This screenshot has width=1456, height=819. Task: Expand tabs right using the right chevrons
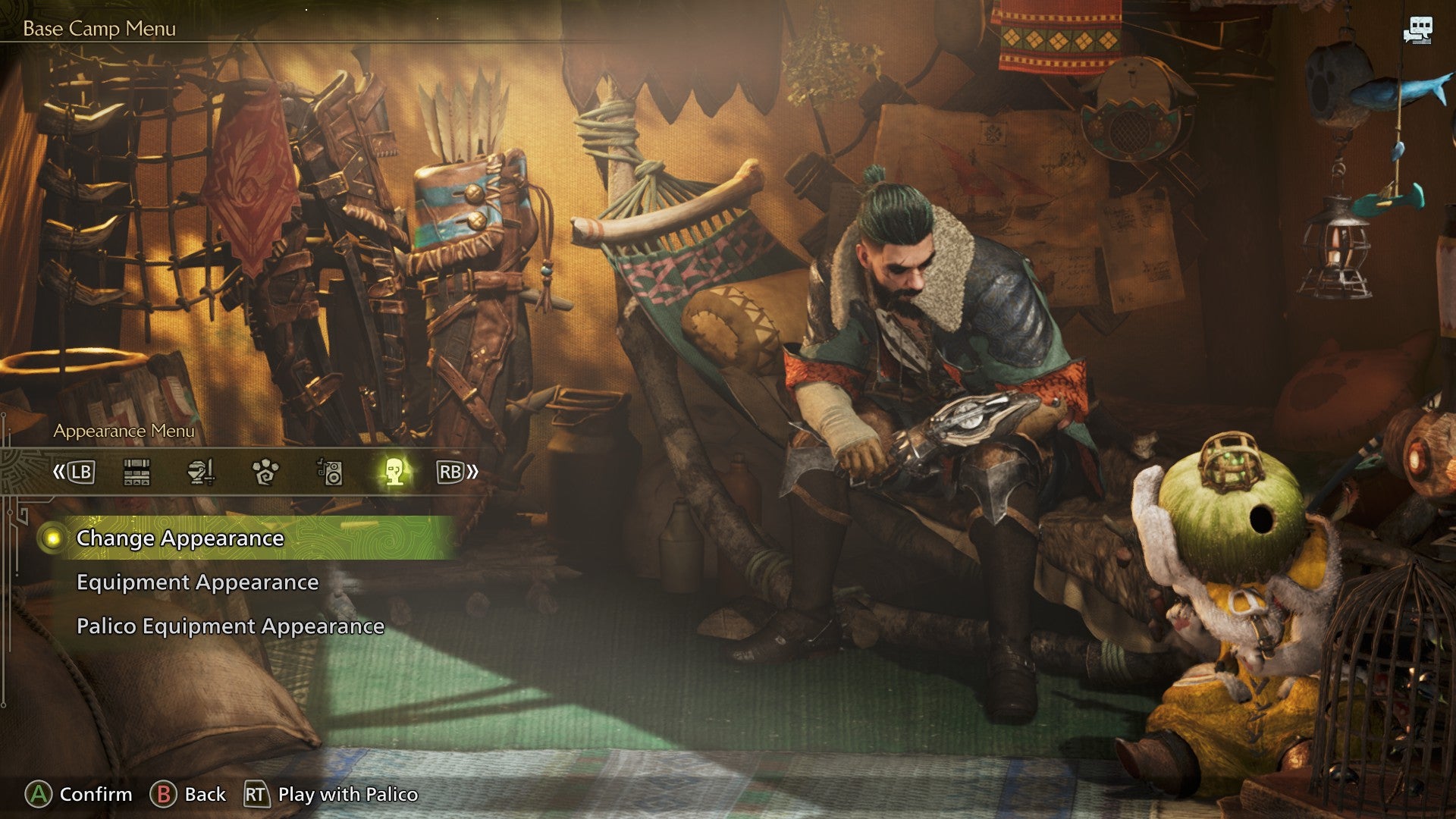(472, 472)
